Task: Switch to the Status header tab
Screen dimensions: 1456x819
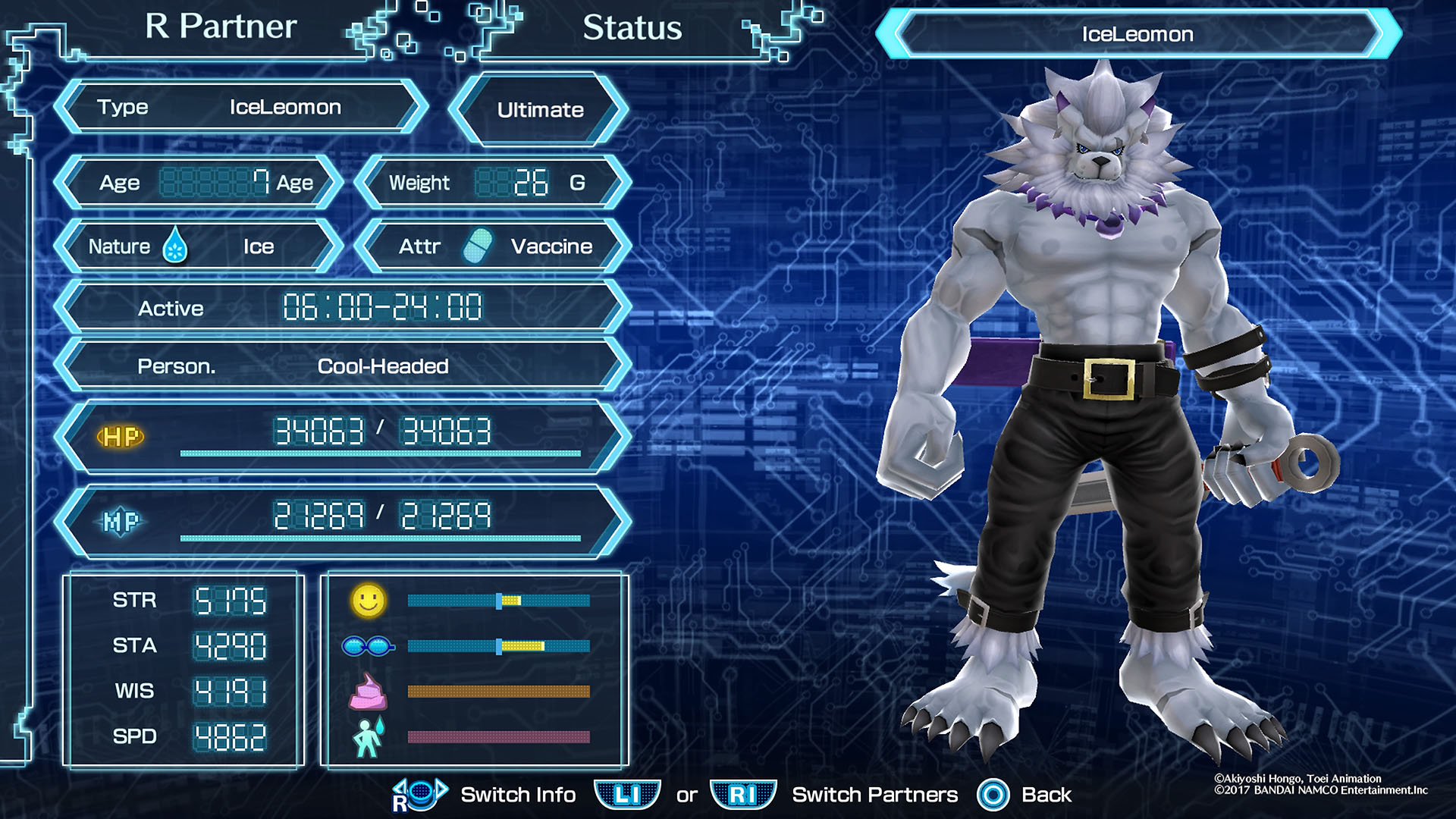Action: [632, 29]
